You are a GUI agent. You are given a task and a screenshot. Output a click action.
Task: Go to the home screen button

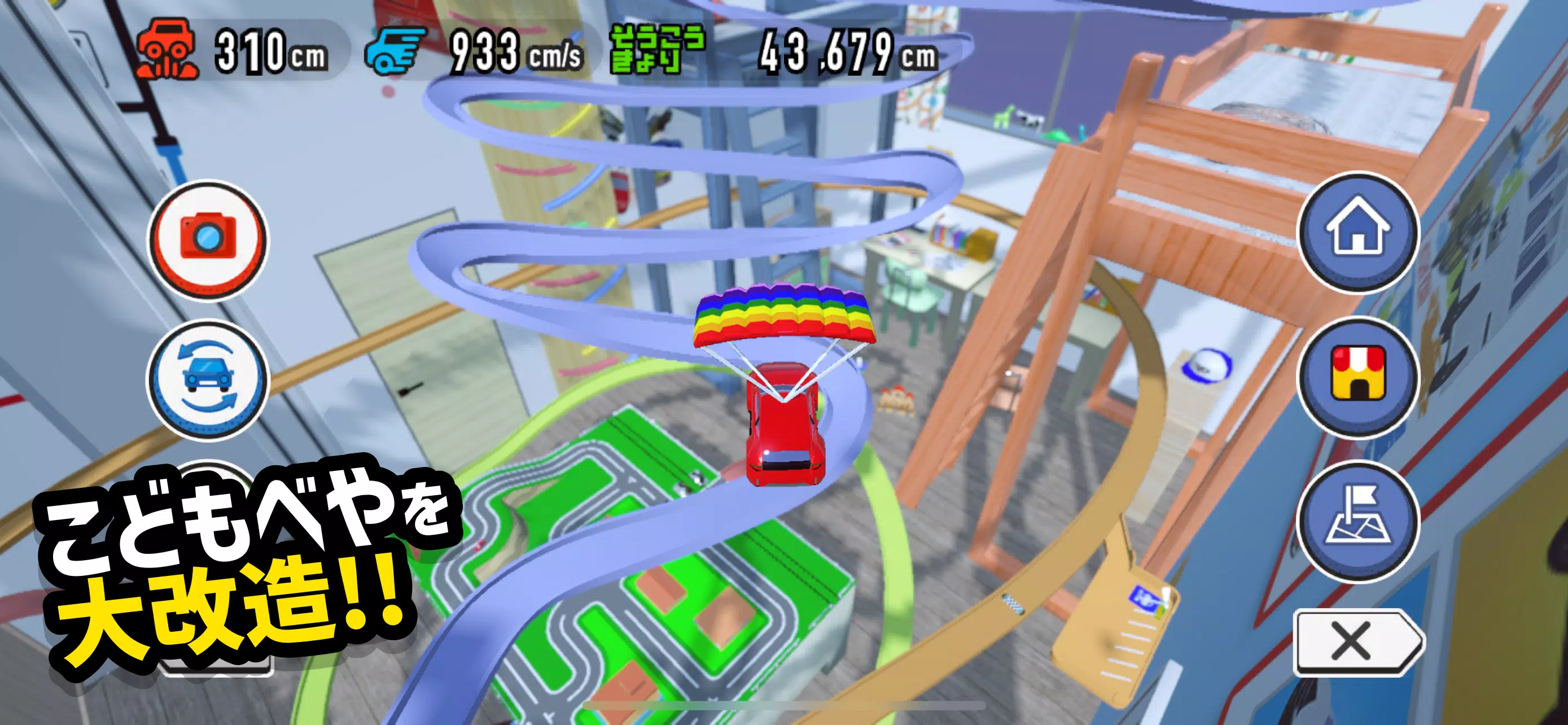tap(1358, 232)
